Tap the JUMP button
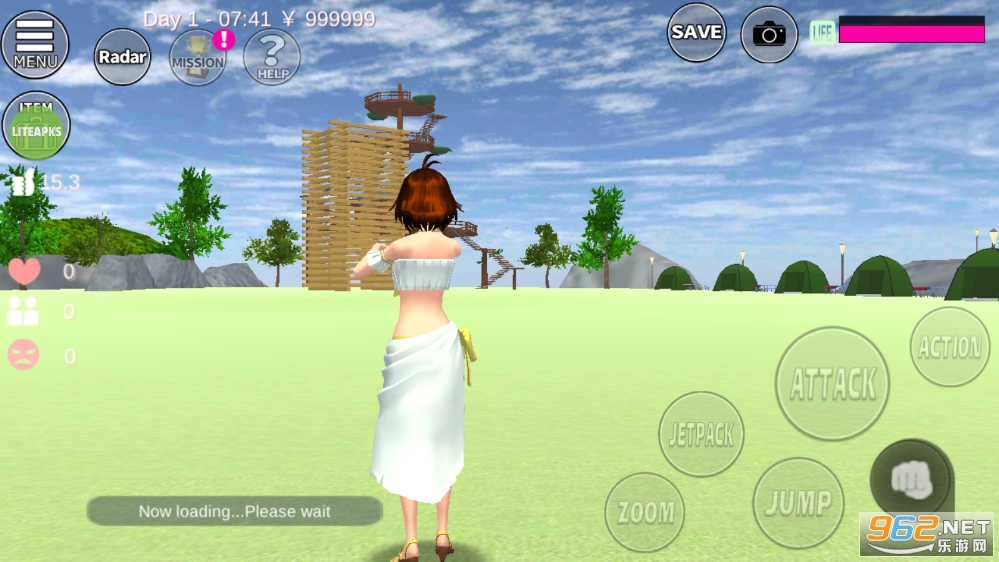This screenshot has height=562, width=999. [798, 503]
